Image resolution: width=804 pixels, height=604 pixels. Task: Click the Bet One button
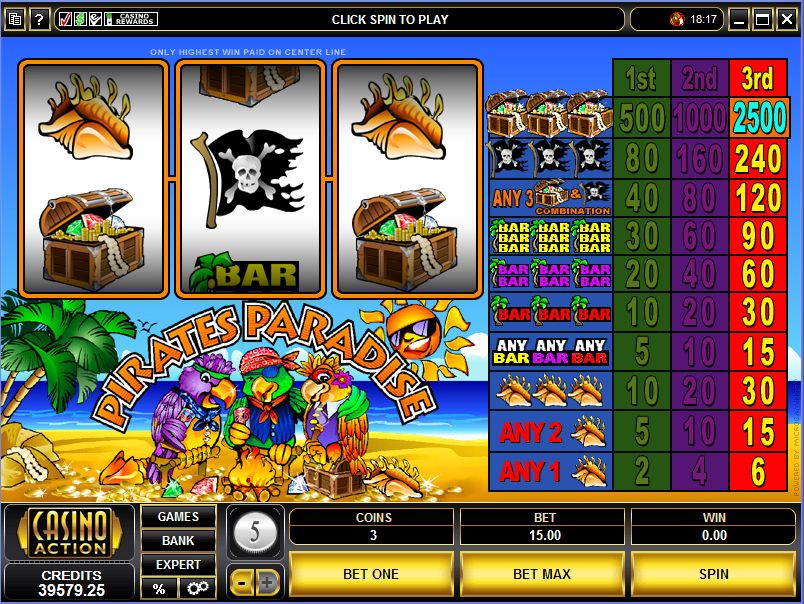coord(371,574)
